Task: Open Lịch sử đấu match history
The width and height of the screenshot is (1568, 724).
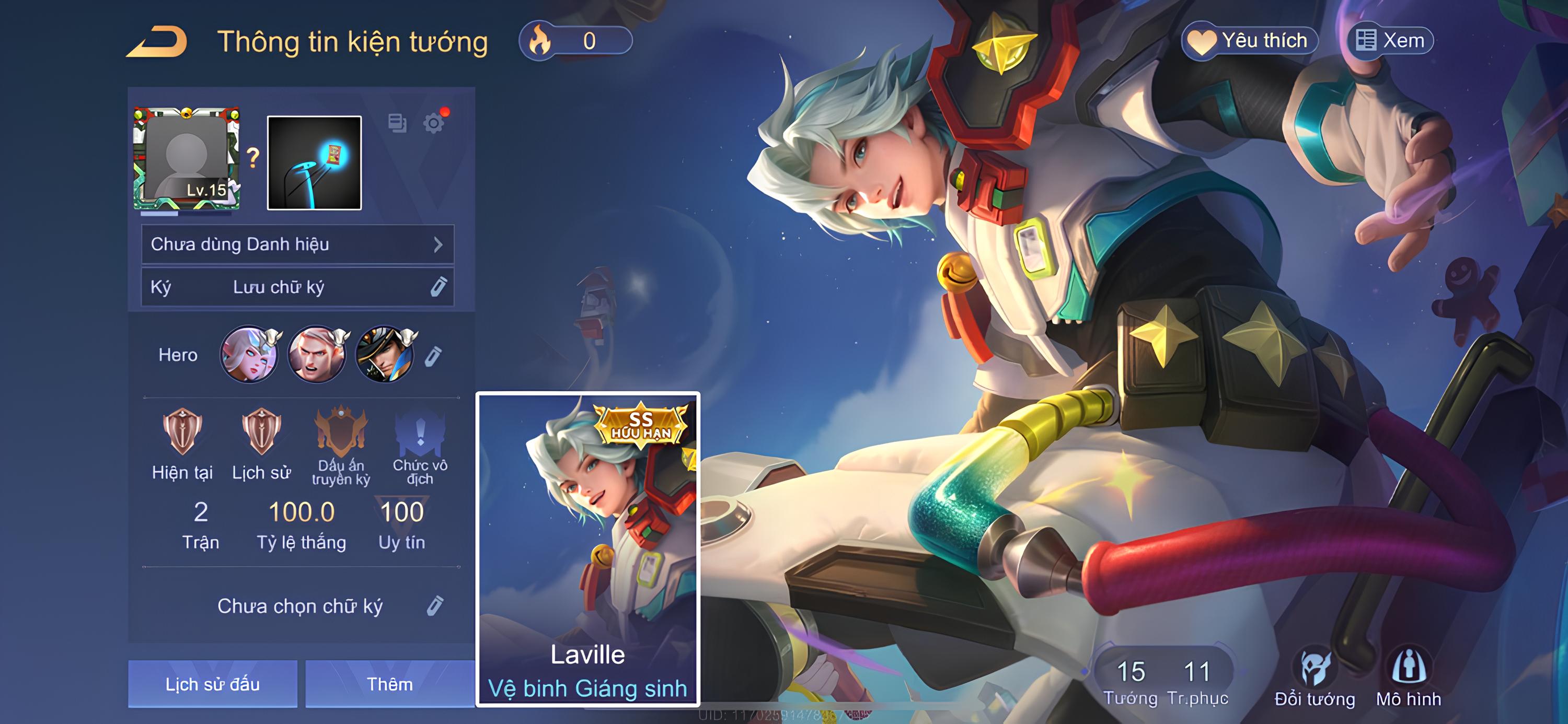Action: [x=212, y=684]
